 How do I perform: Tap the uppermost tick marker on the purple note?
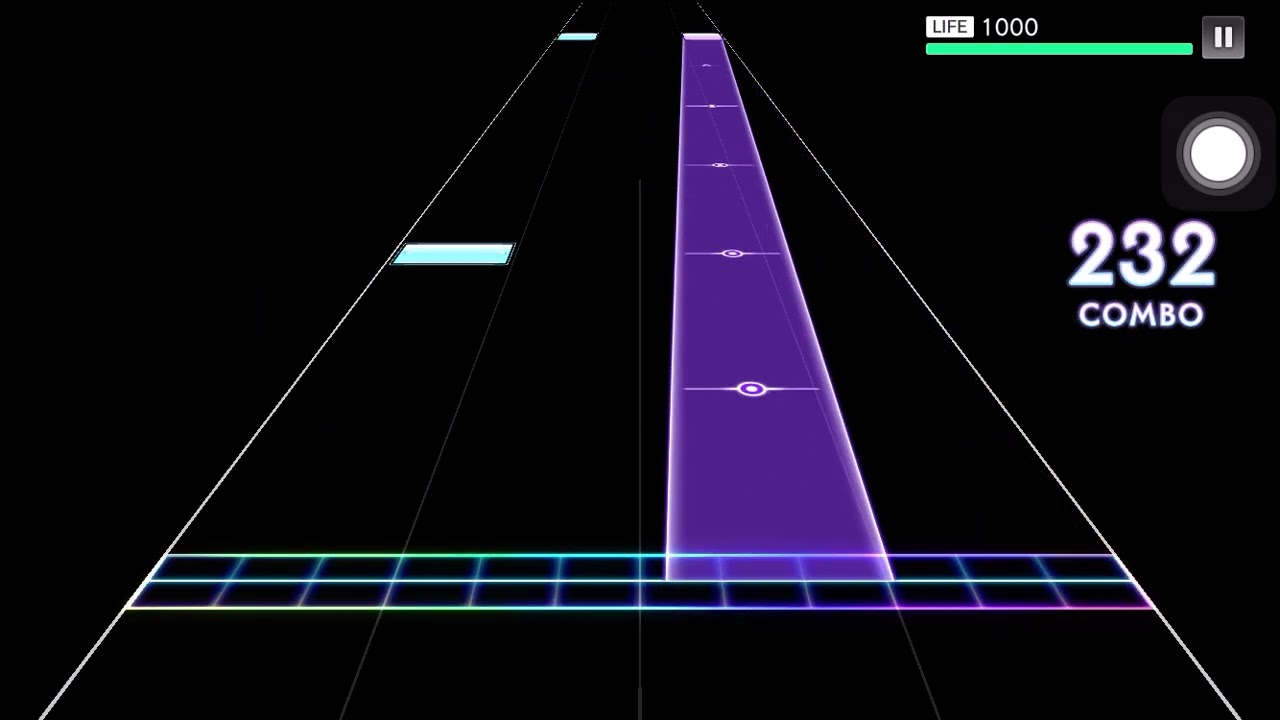706,66
